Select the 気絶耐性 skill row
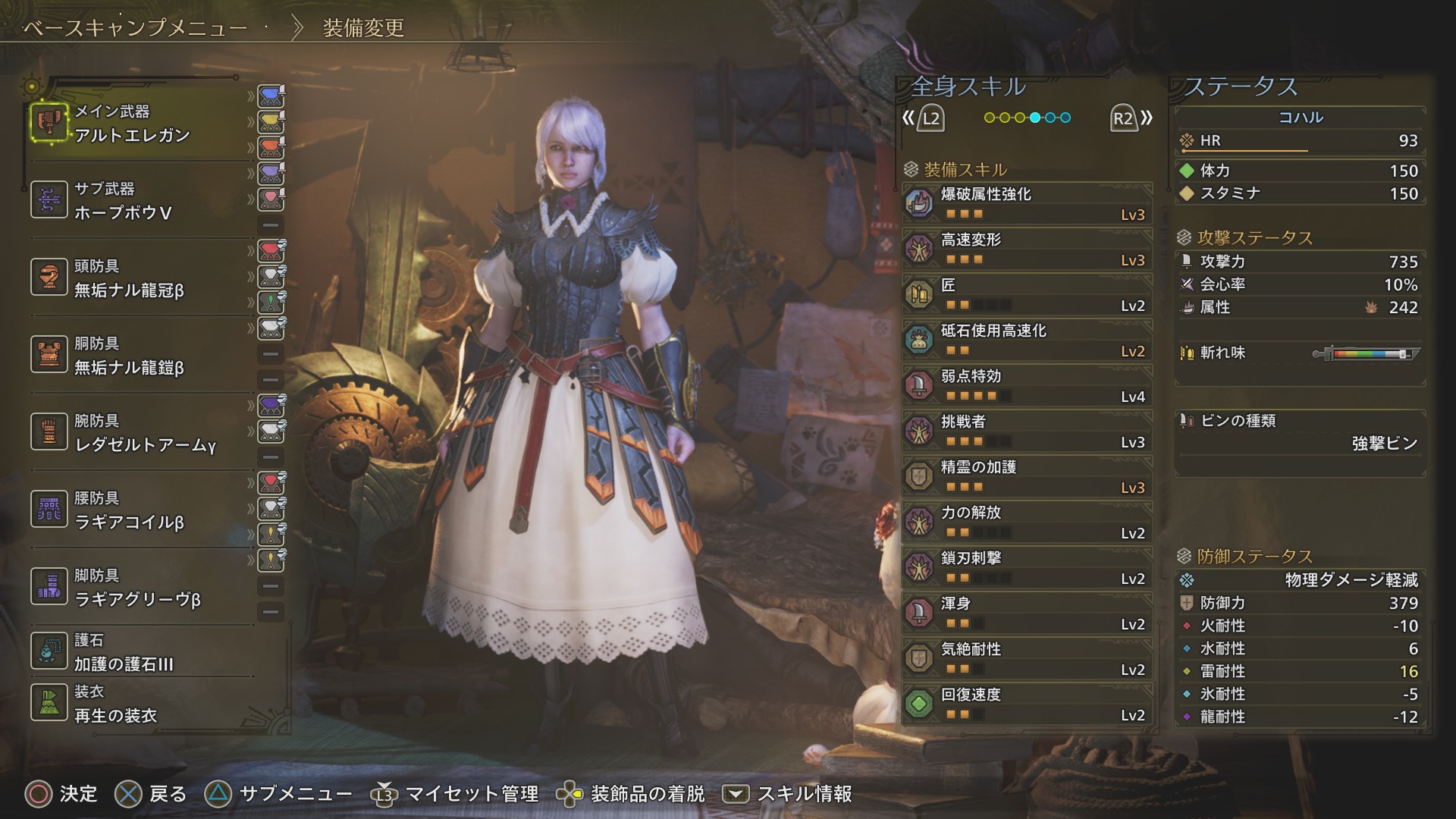This screenshot has height=819, width=1456. [x=1028, y=658]
